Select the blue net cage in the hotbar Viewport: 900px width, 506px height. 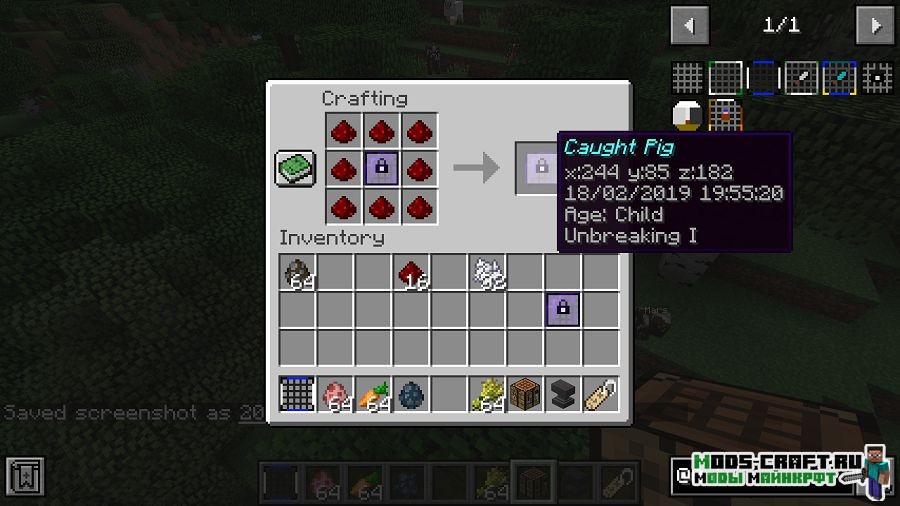tap(296, 394)
